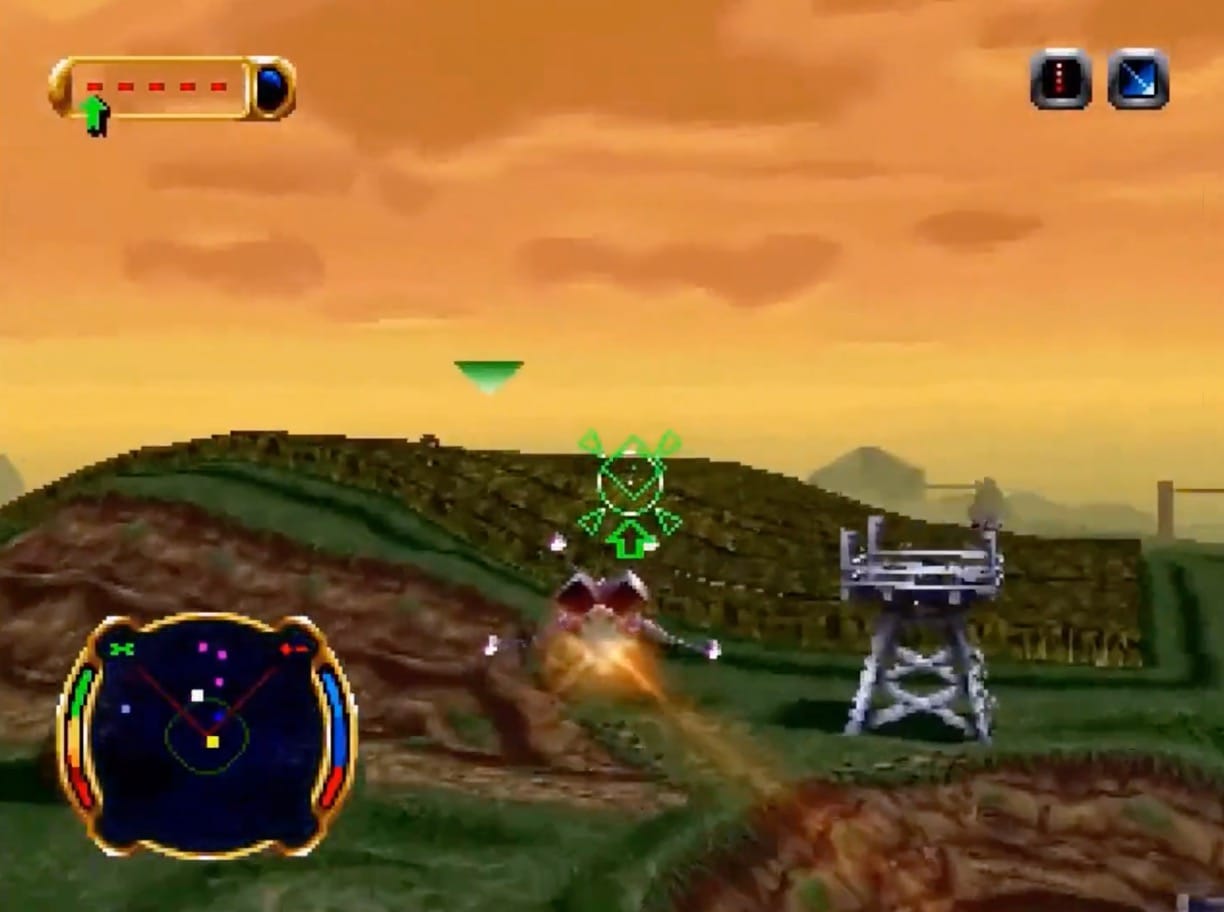Select the white square blip on the radar
This screenshot has width=1224, height=912.
point(197,695)
